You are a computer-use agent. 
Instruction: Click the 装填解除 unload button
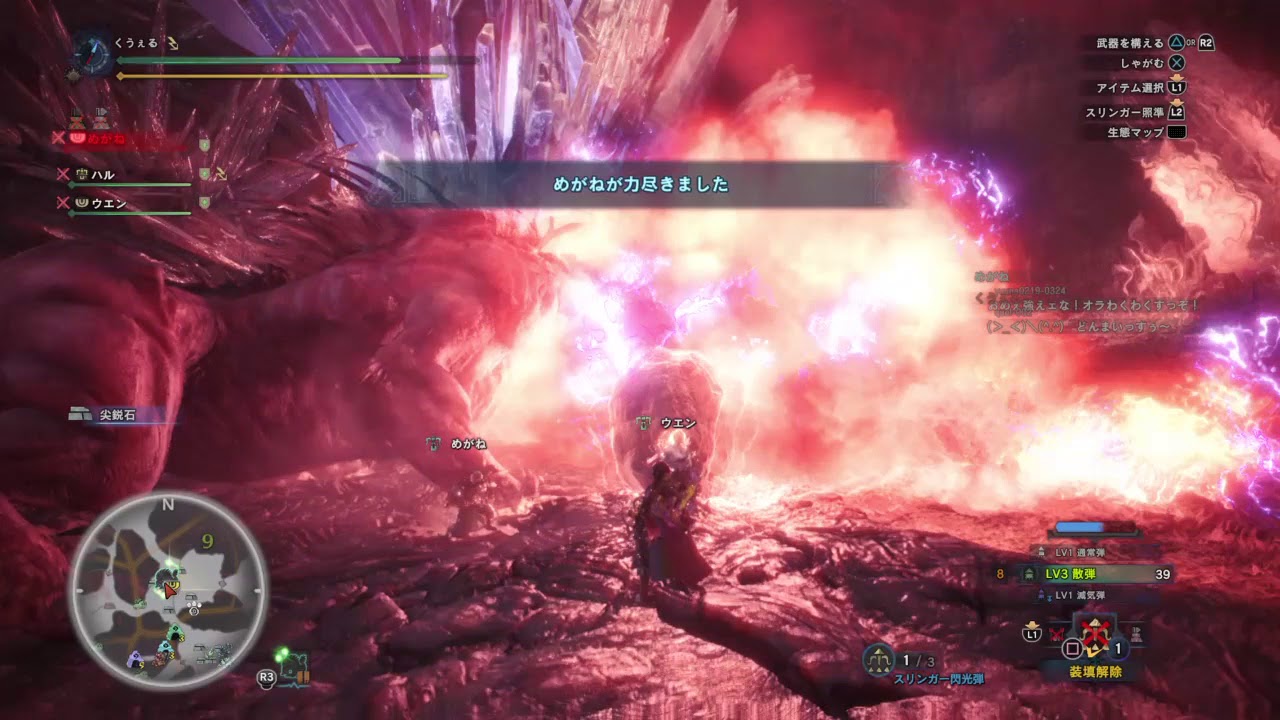click(x=1096, y=671)
